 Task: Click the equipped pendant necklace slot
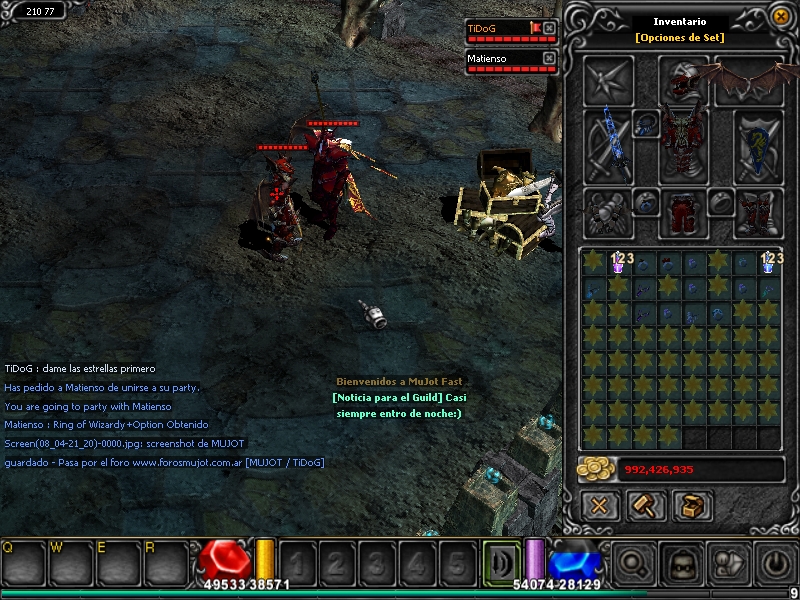[645, 122]
